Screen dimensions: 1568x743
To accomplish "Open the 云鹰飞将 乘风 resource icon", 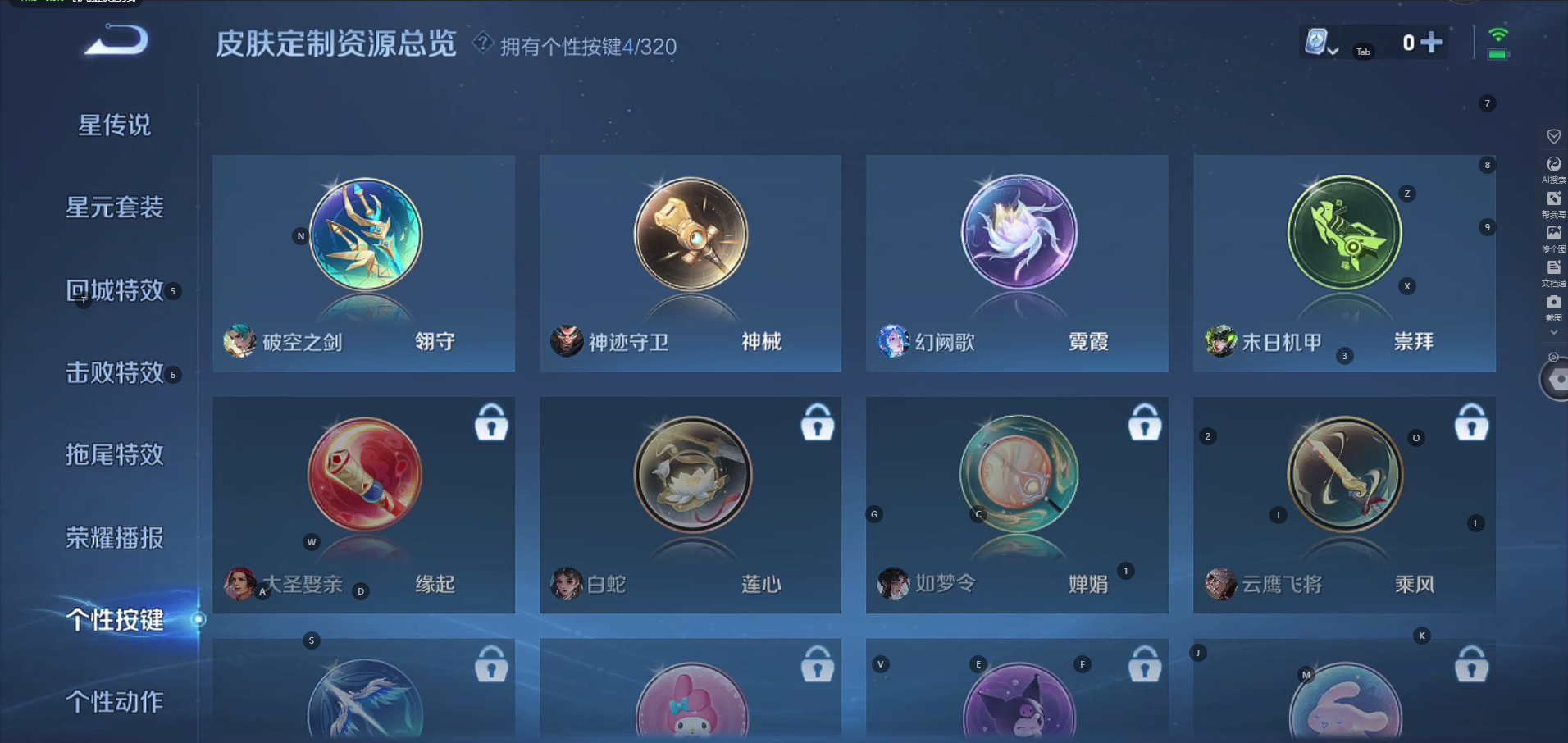I will 1343,476.
